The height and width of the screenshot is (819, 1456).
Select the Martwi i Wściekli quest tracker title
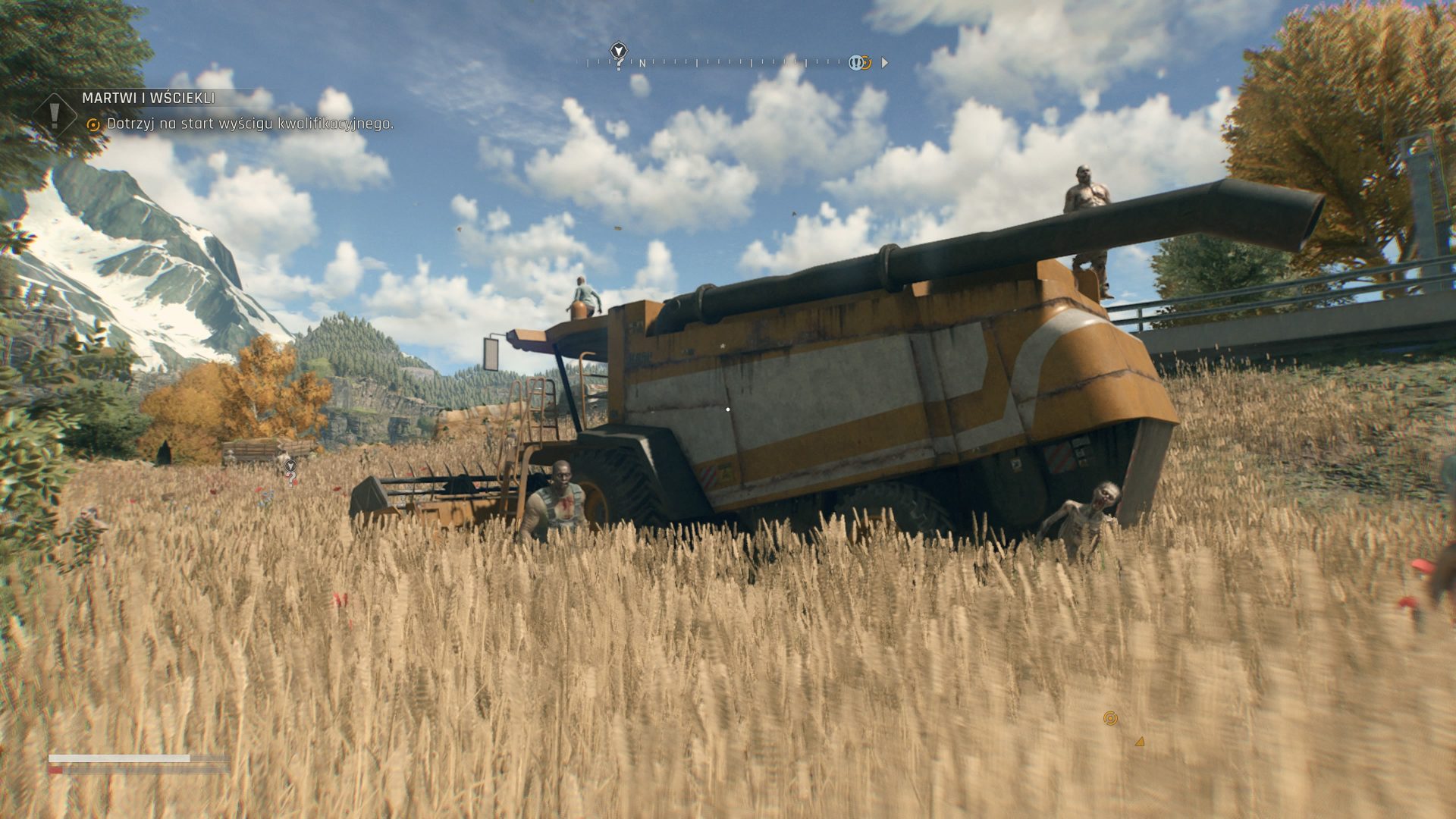tap(149, 98)
